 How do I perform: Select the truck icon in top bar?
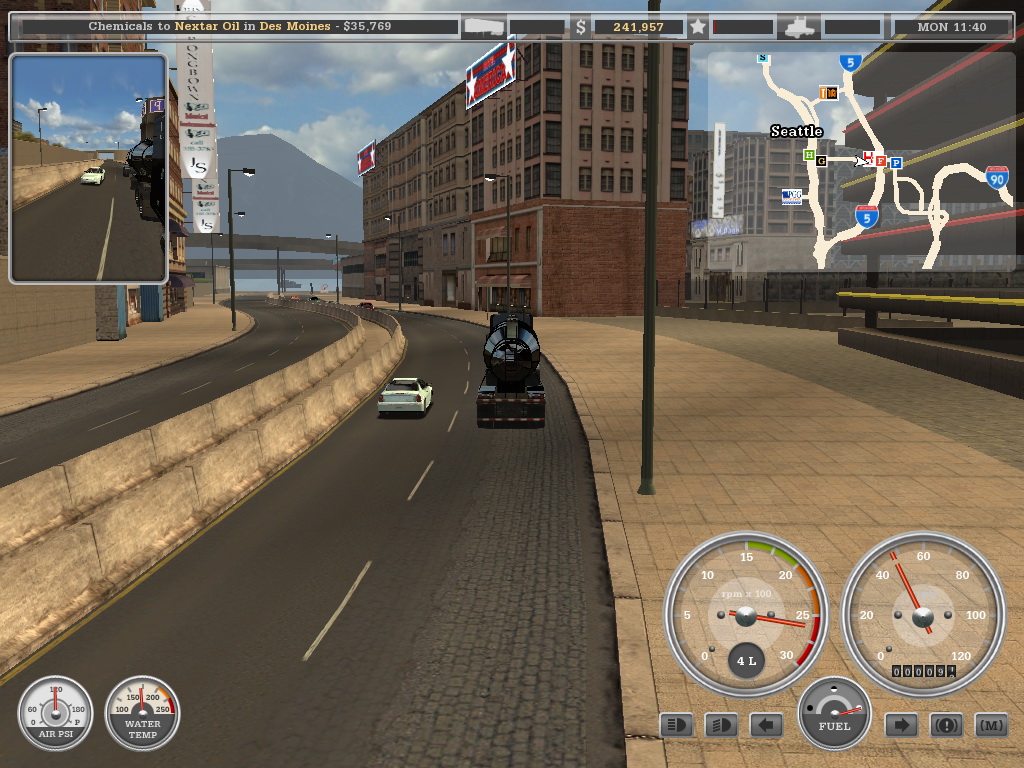[x=800, y=27]
